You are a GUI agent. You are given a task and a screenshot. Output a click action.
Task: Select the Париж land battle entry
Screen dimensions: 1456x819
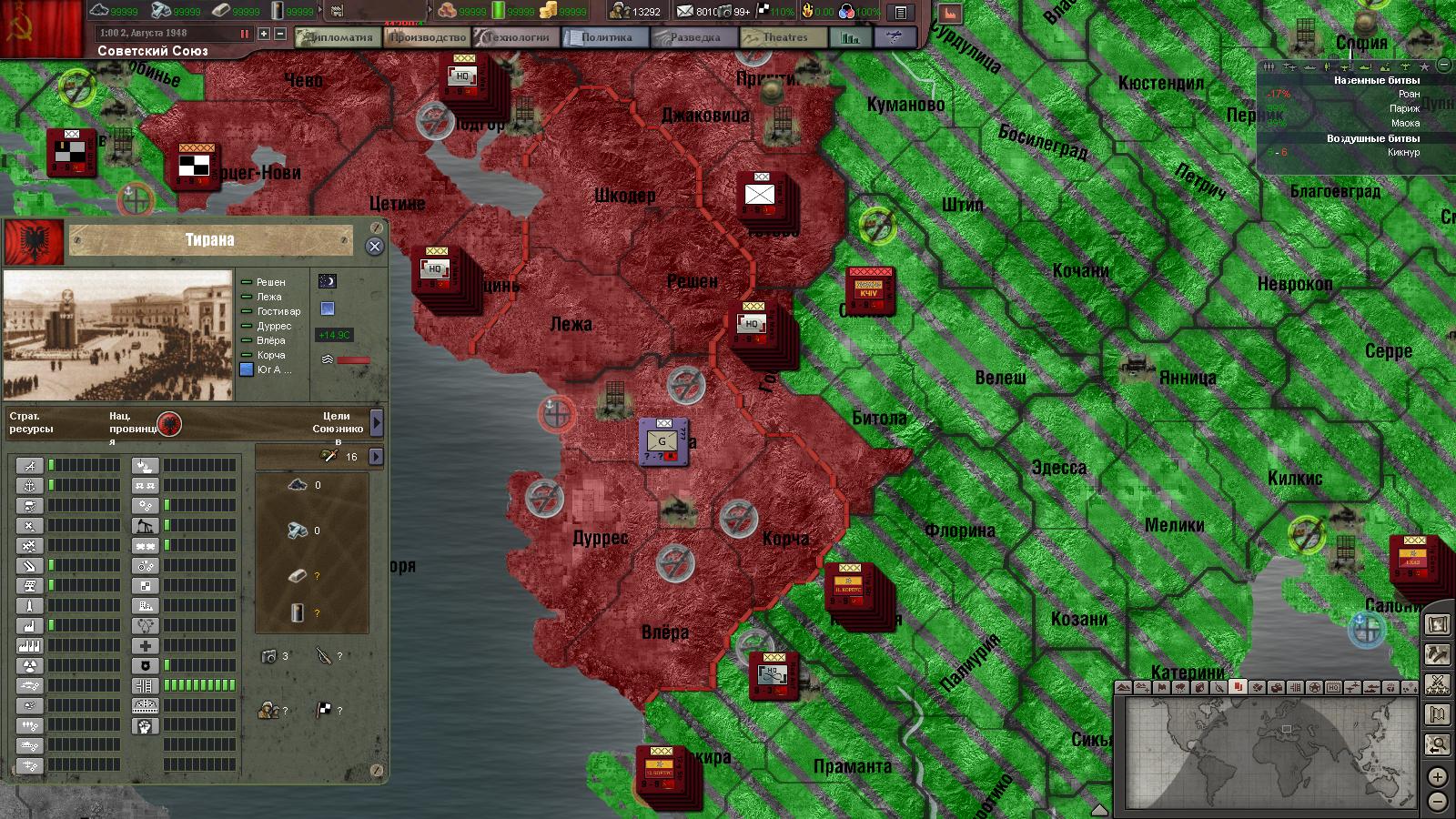point(1404,108)
